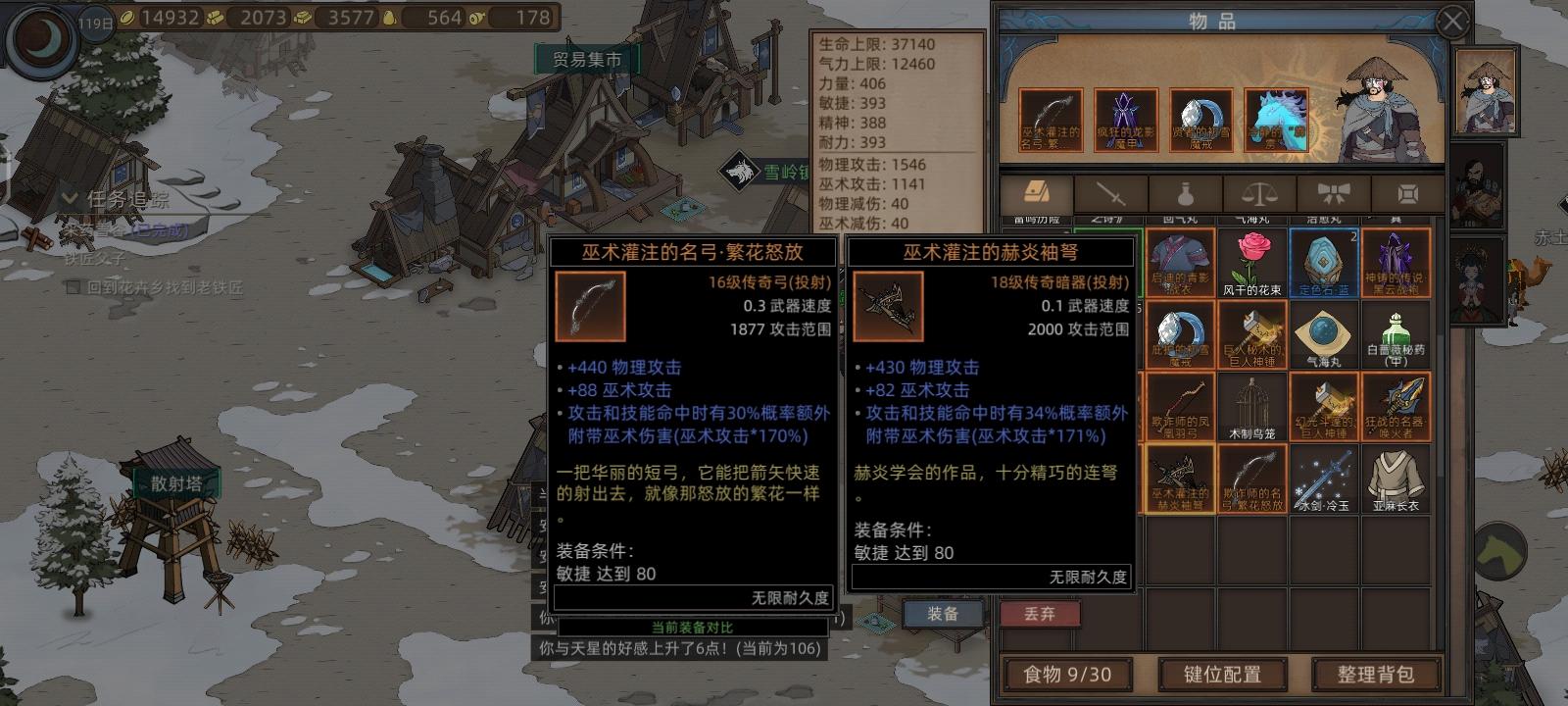The image size is (1568, 706).
Task: Select the 气海丸 pill in inventory
Action: point(1324,333)
